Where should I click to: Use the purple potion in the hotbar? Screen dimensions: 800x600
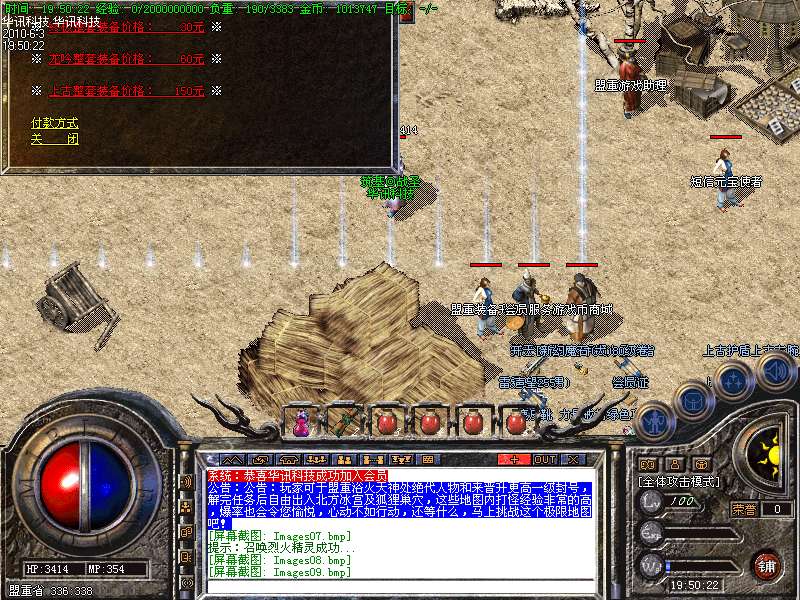tap(300, 422)
